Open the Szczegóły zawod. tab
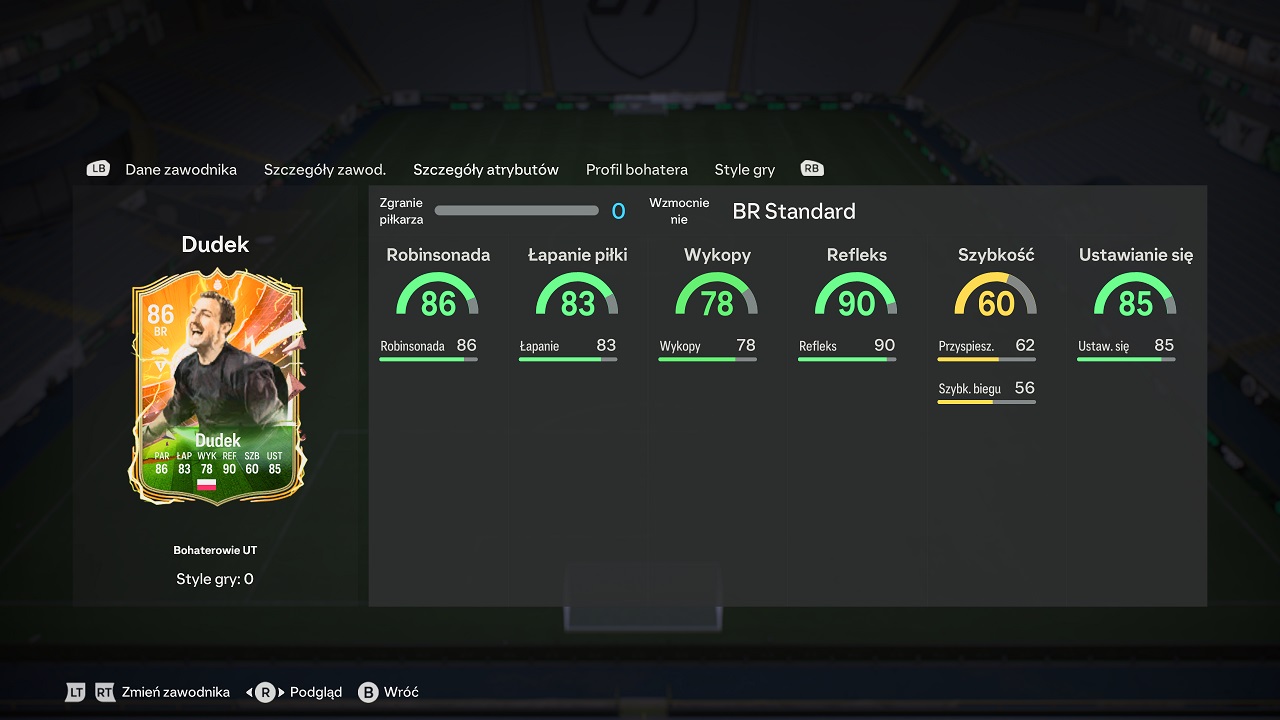The height and width of the screenshot is (720, 1280). (324, 169)
